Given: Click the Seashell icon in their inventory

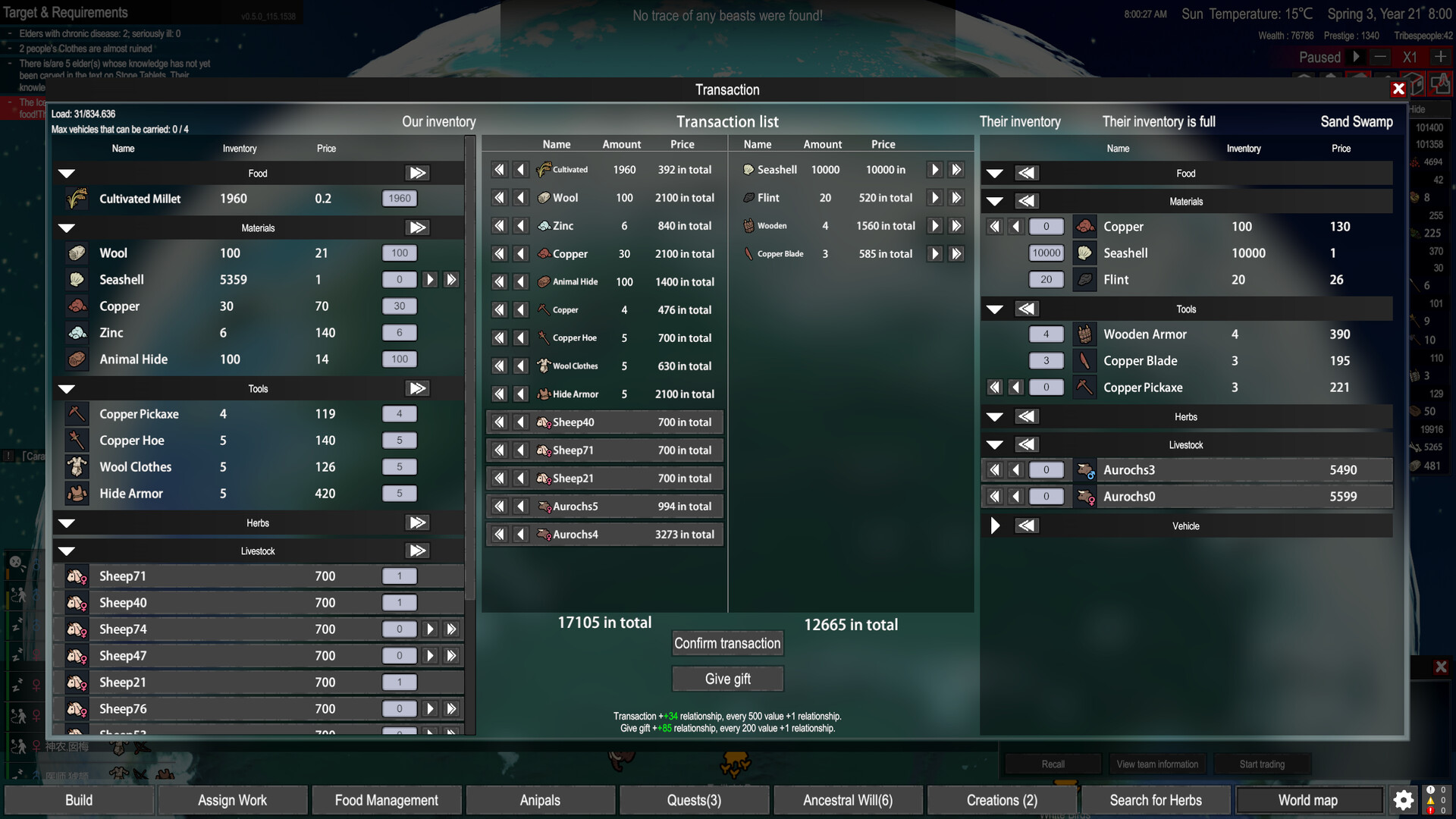Looking at the screenshot, I should tap(1085, 253).
